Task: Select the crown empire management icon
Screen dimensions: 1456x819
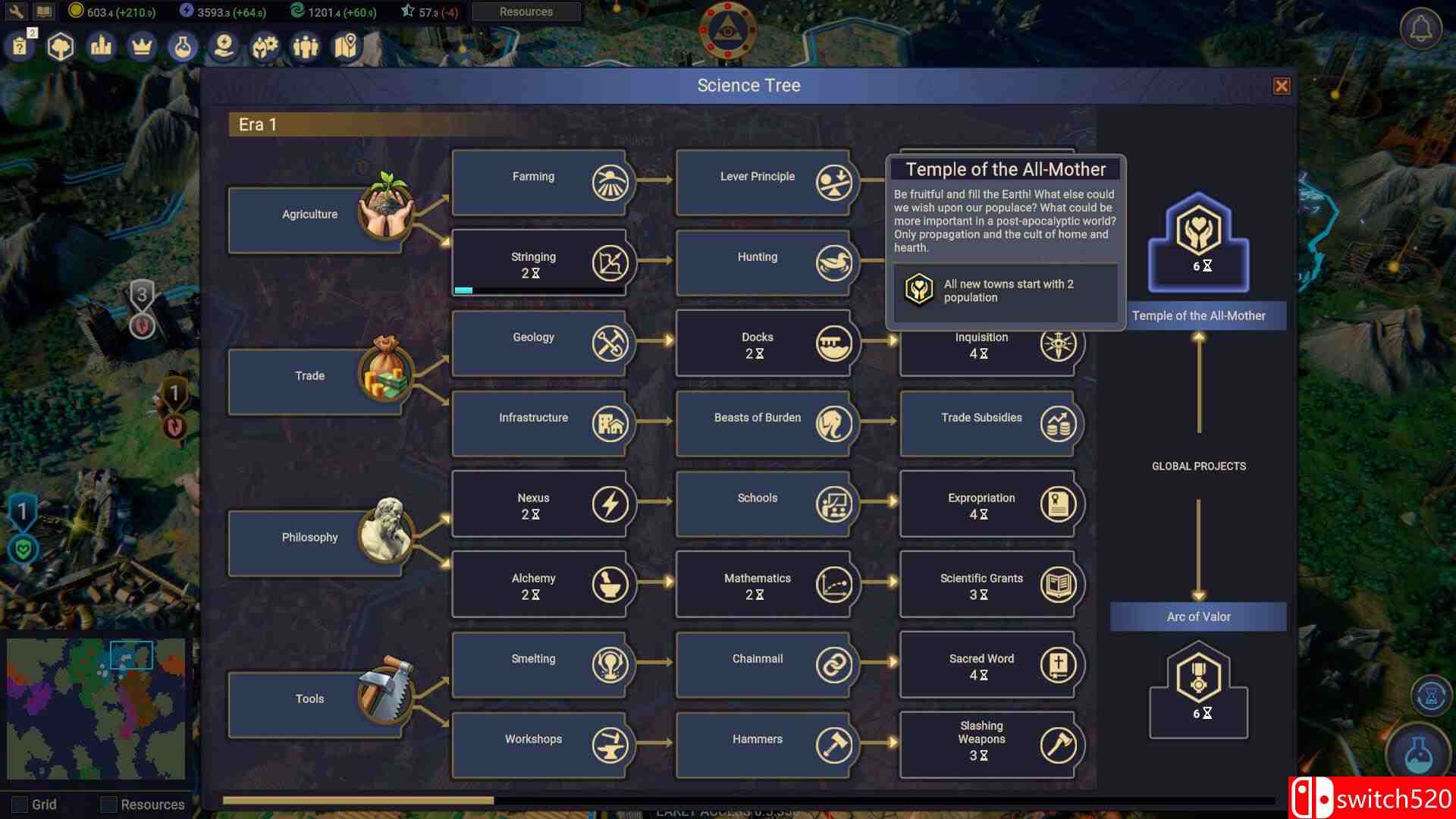Action: click(142, 46)
